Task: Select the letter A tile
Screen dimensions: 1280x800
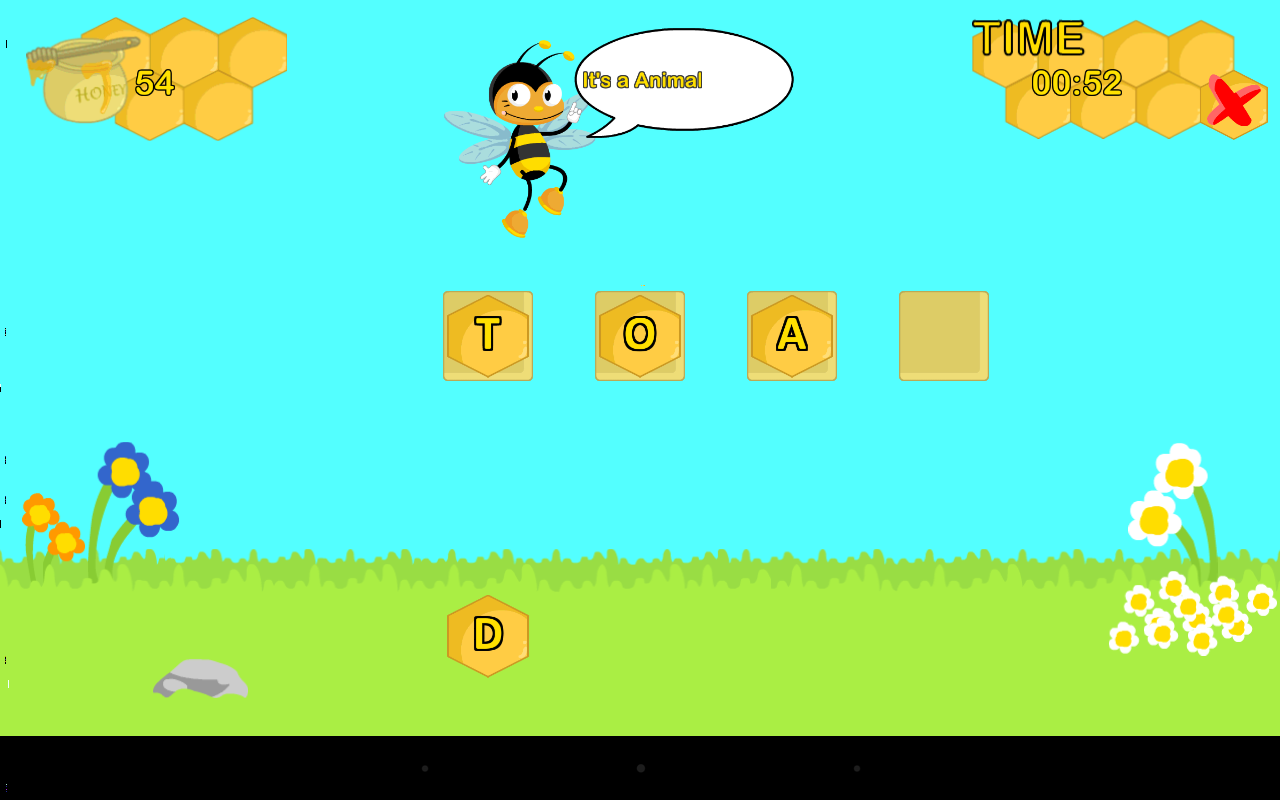Action: [x=792, y=335]
